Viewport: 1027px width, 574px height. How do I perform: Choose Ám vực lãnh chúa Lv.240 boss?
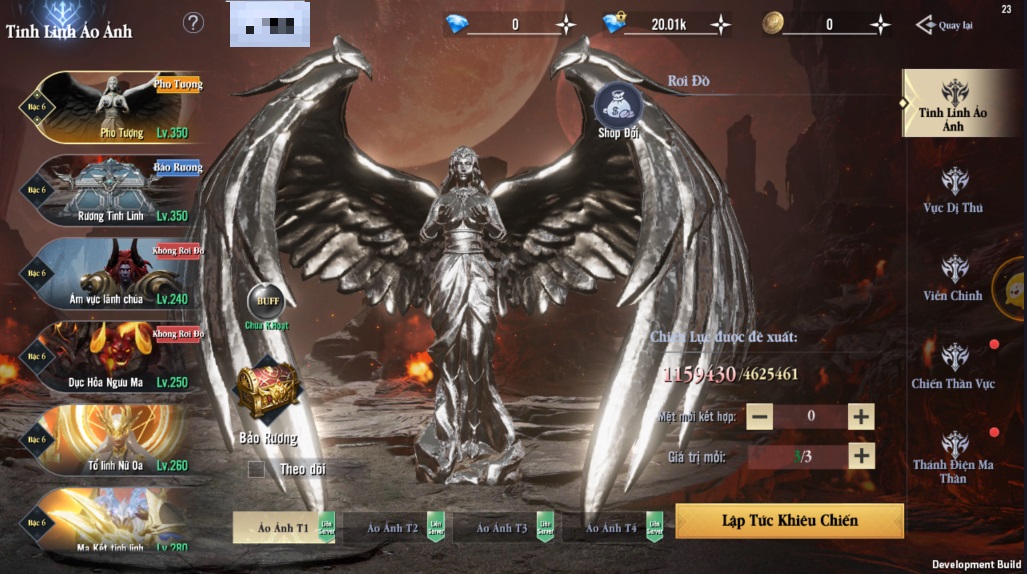(x=112, y=273)
